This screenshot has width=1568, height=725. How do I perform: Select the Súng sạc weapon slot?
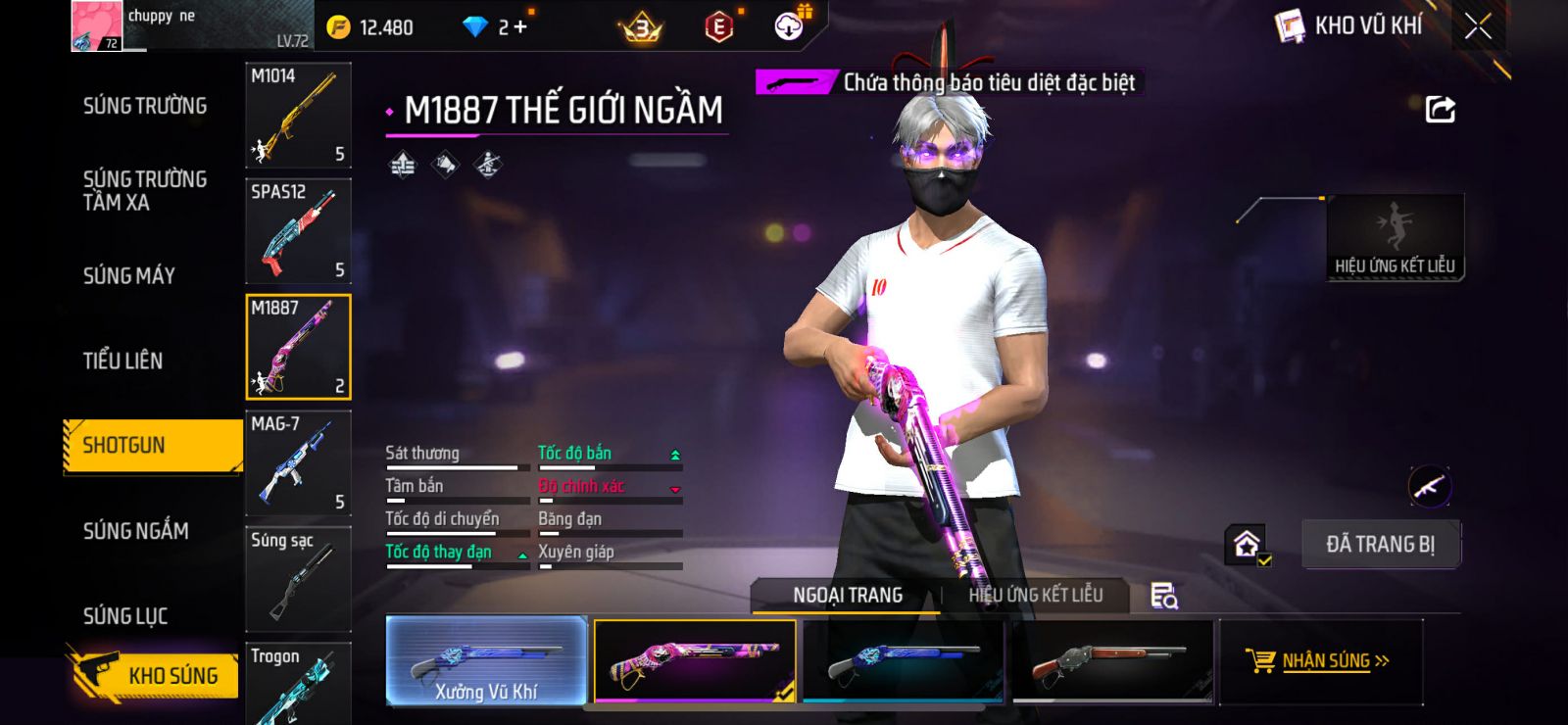(298, 578)
